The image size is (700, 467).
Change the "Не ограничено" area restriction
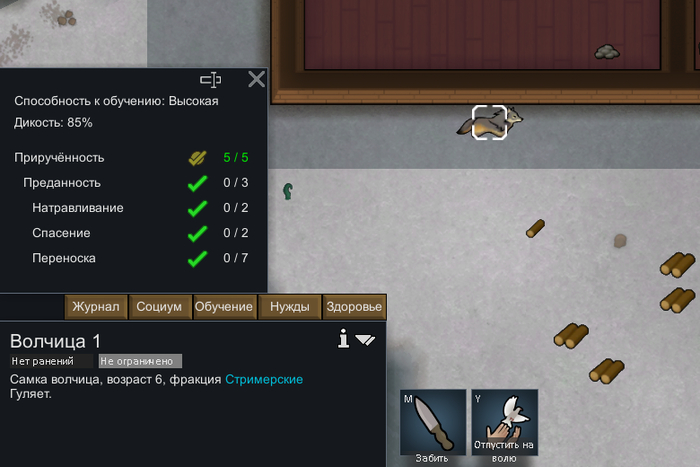(140, 361)
